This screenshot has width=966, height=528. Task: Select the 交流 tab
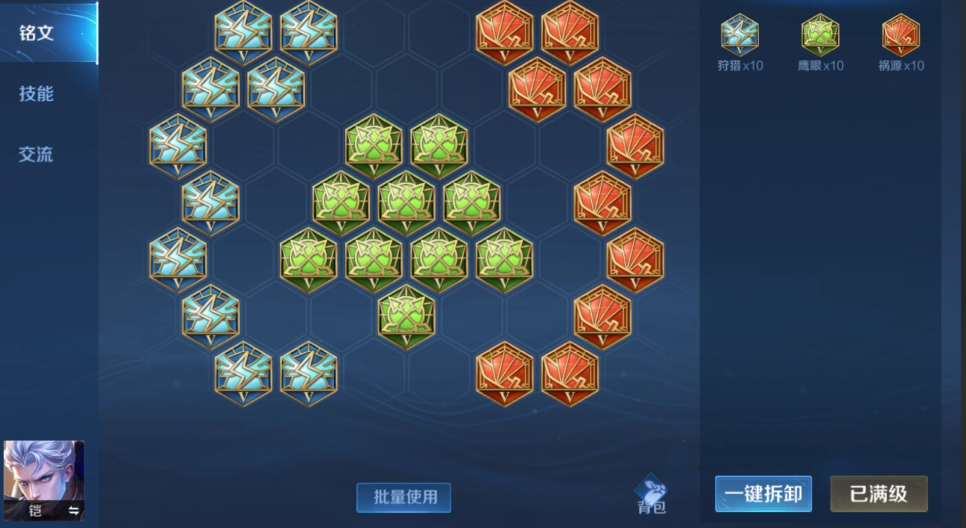coord(37,155)
